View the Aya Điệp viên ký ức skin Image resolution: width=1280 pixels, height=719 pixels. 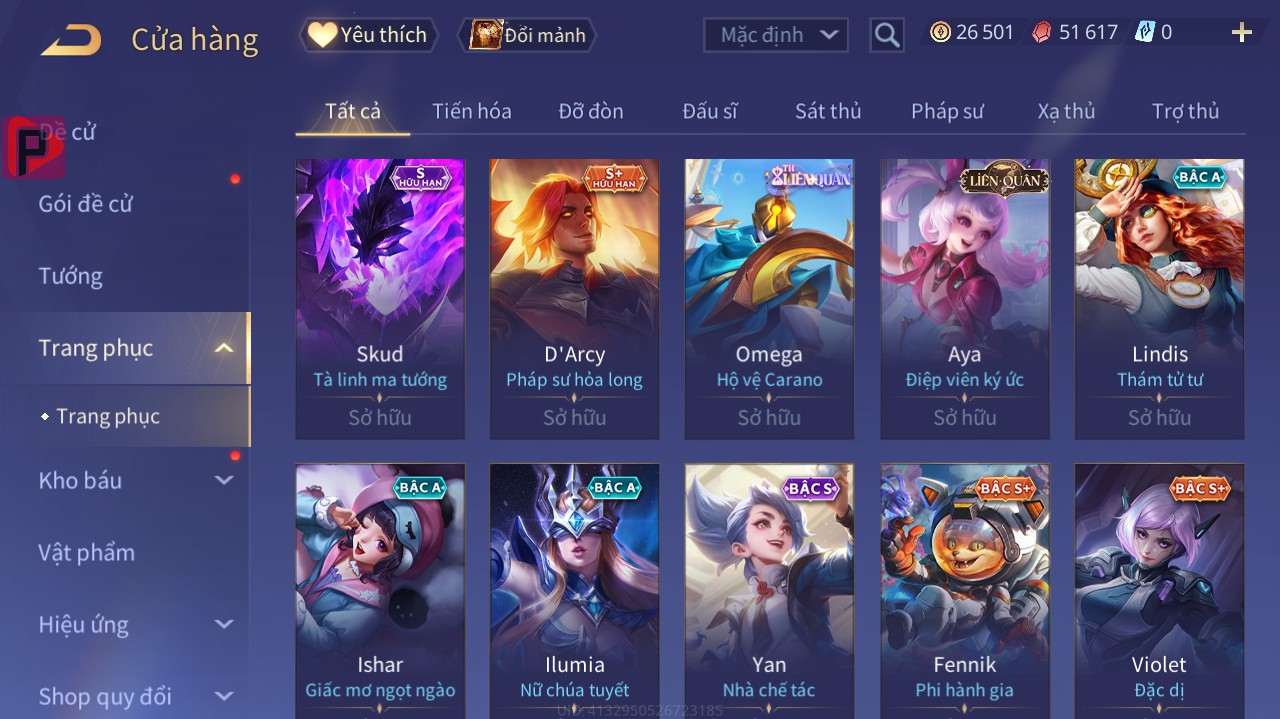(965, 298)
